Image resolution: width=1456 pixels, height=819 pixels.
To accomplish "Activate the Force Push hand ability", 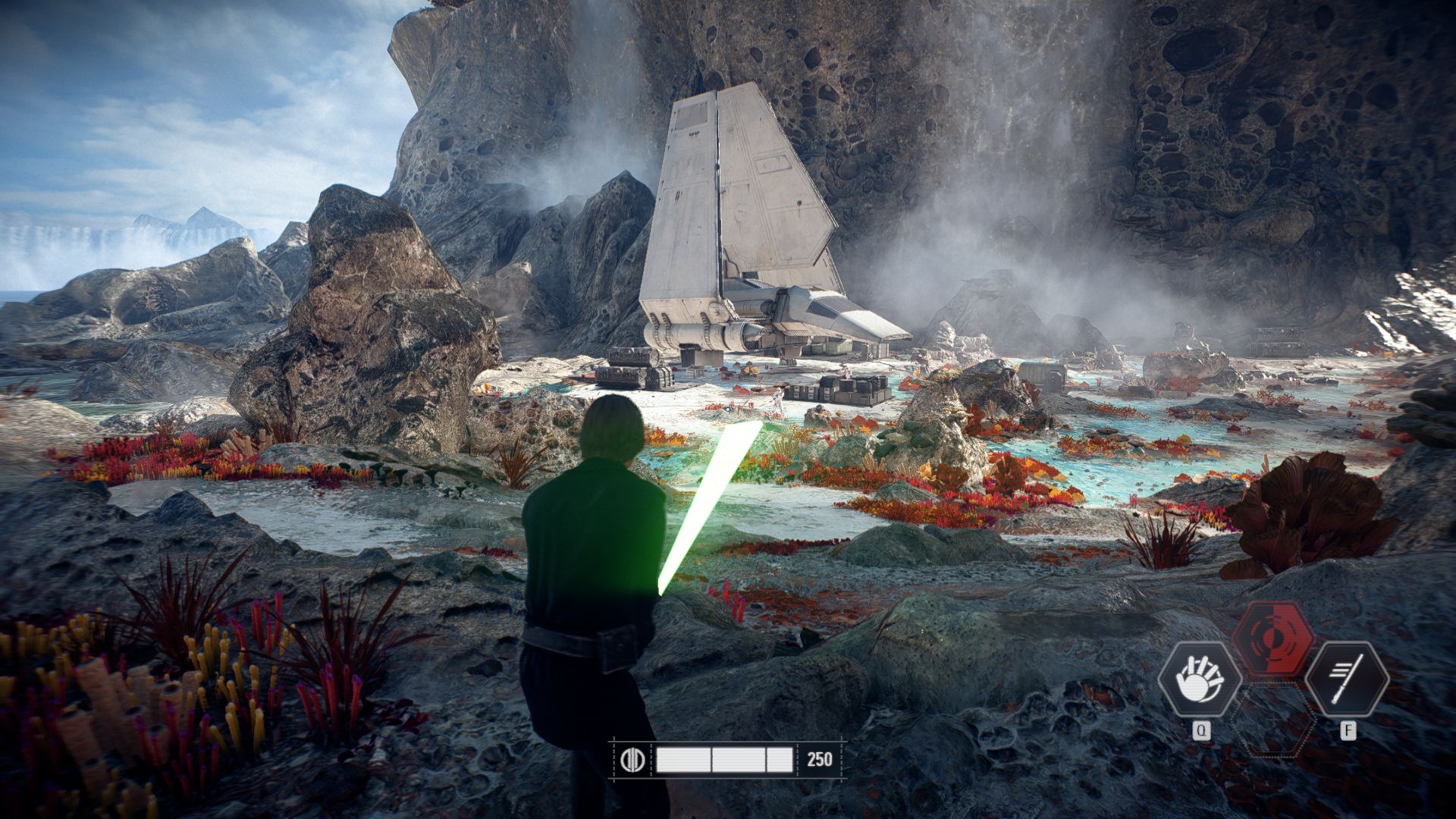I will click(x=1199, y=678).
